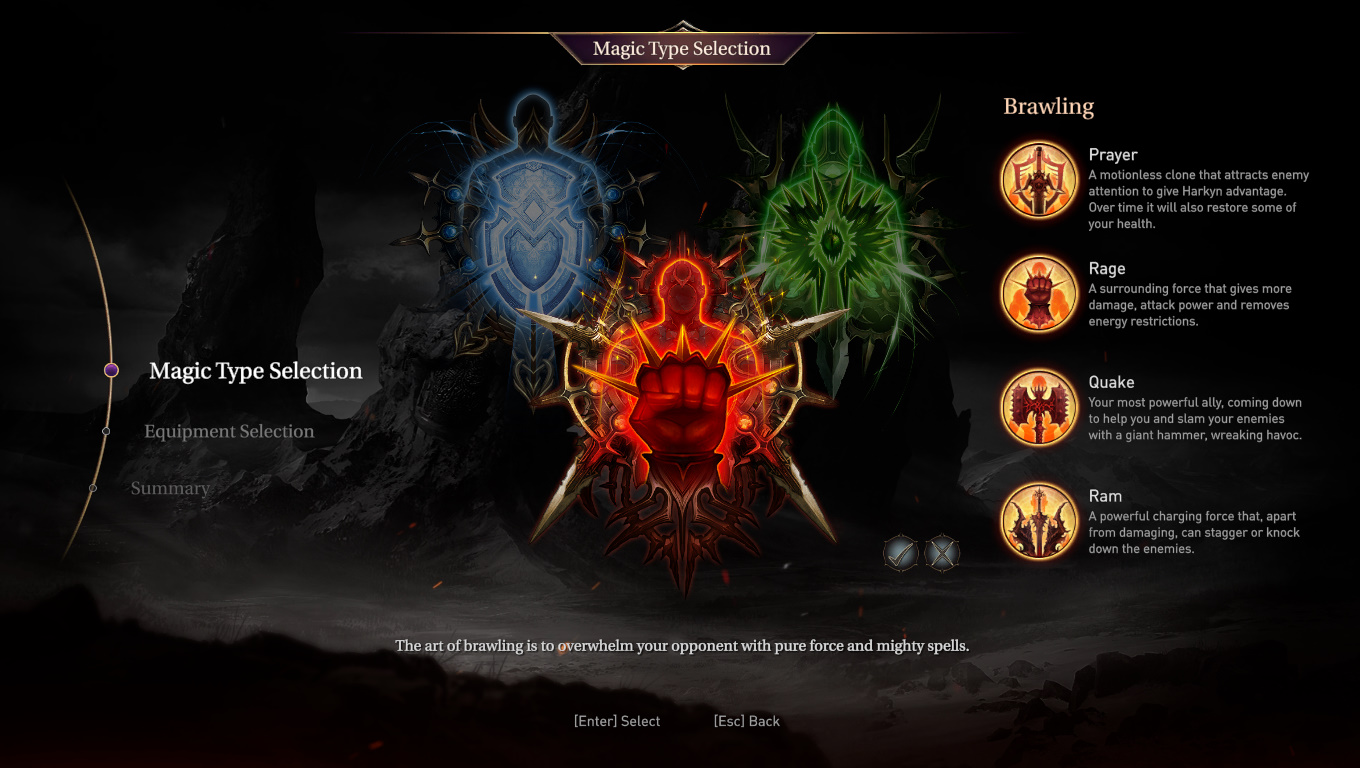The width and height of the screenshot is (1360, 768).
Task: Click the Quake spell icon
Action: pyautogui.click(x=1039, y=408)
